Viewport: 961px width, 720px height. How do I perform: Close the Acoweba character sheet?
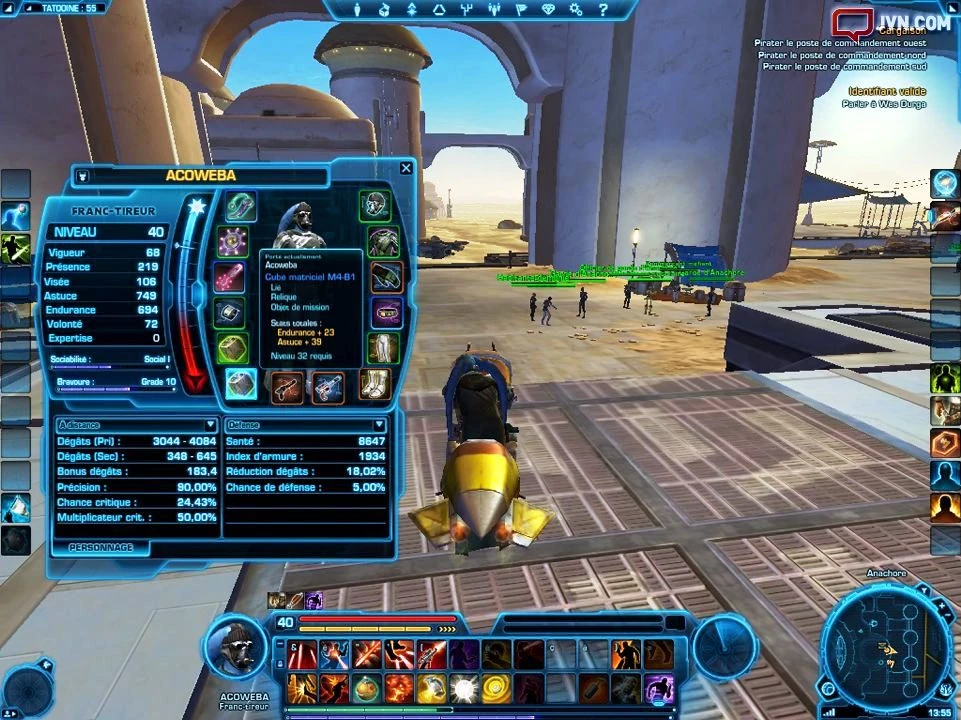coord(406,169)
